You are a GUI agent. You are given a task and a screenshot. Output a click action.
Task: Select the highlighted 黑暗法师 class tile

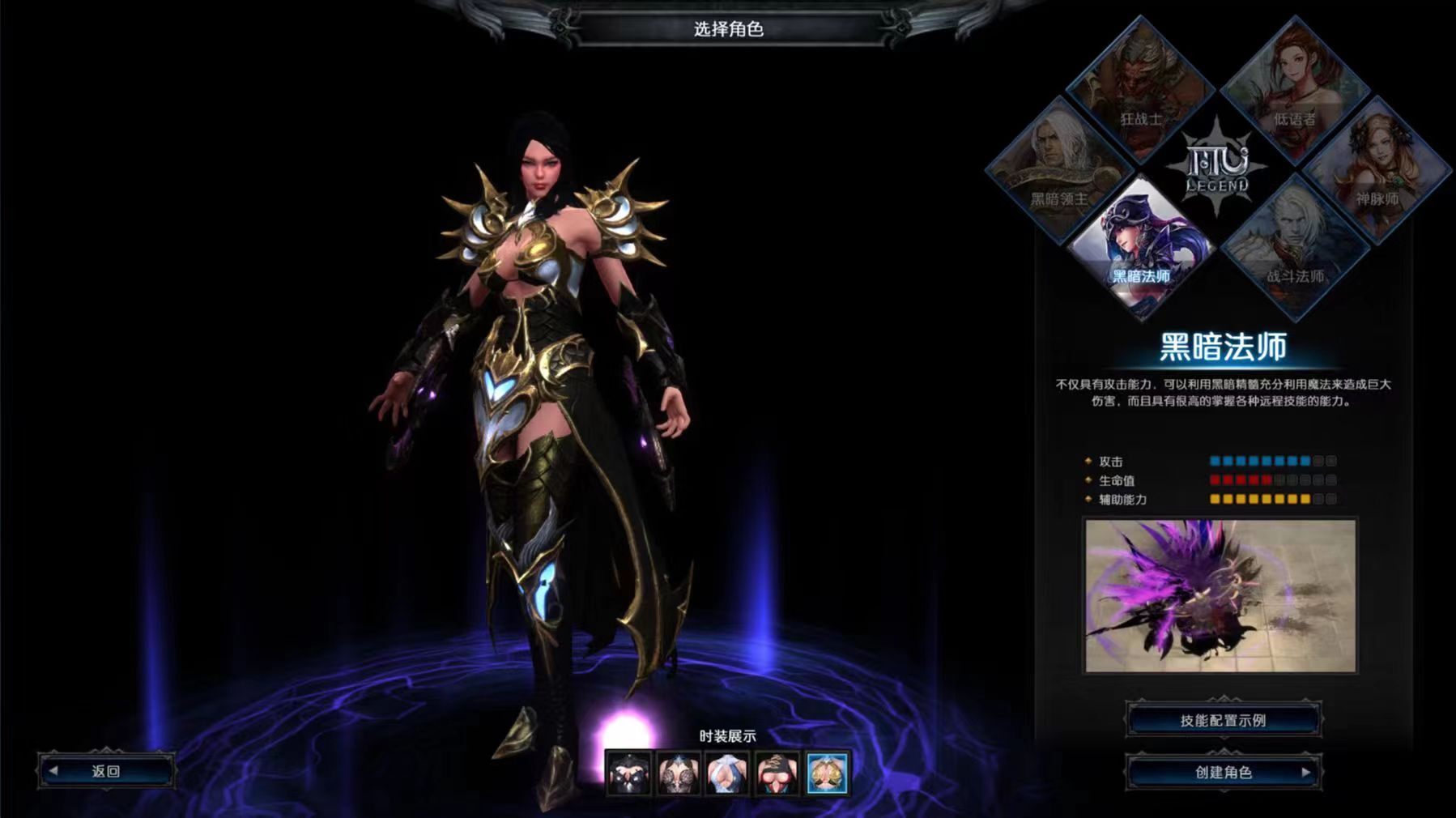(x=1141, y=245)
